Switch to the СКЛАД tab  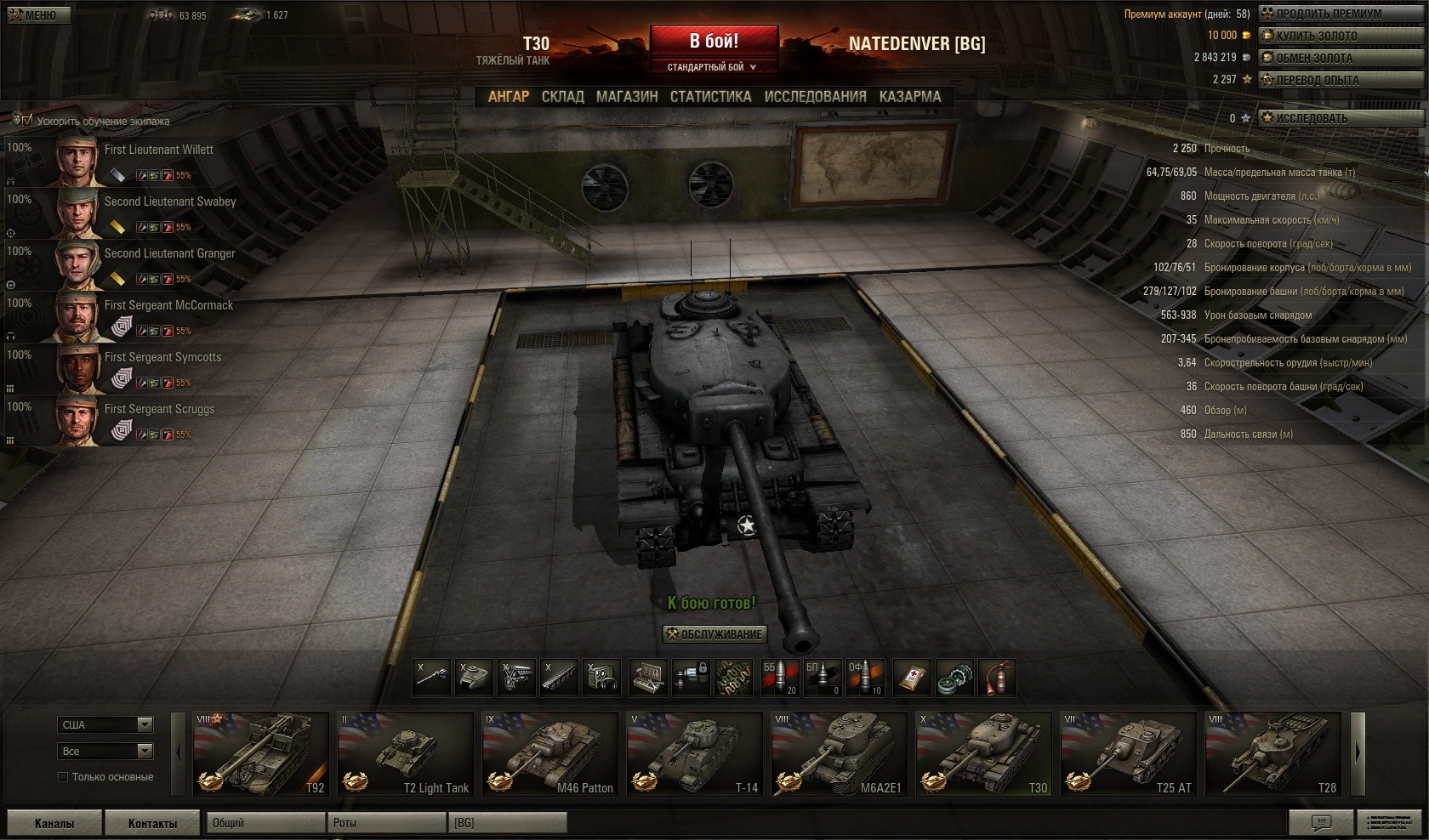(x=562, y=97)
